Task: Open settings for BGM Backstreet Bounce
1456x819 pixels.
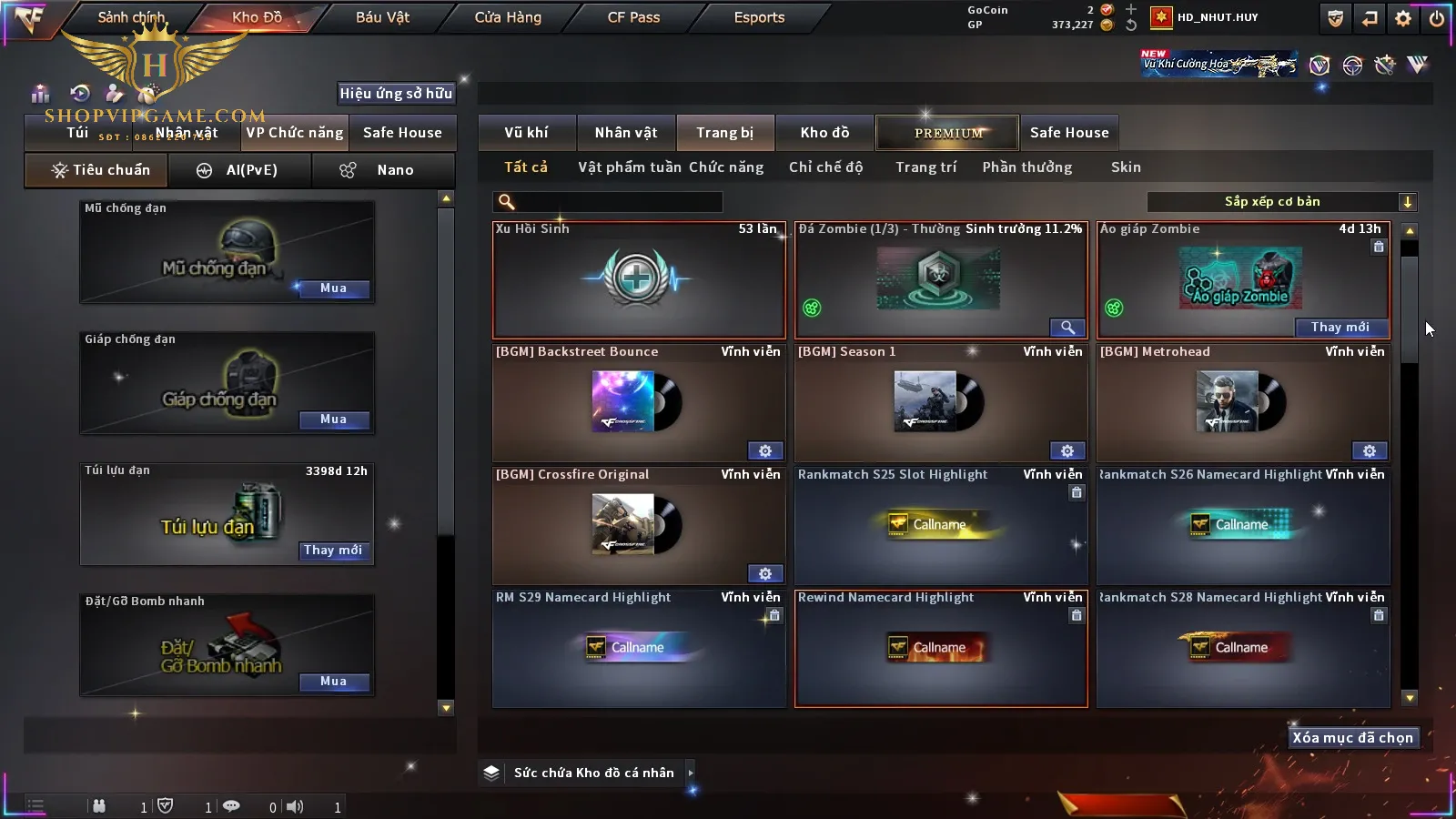Action: tap(764, 451)
